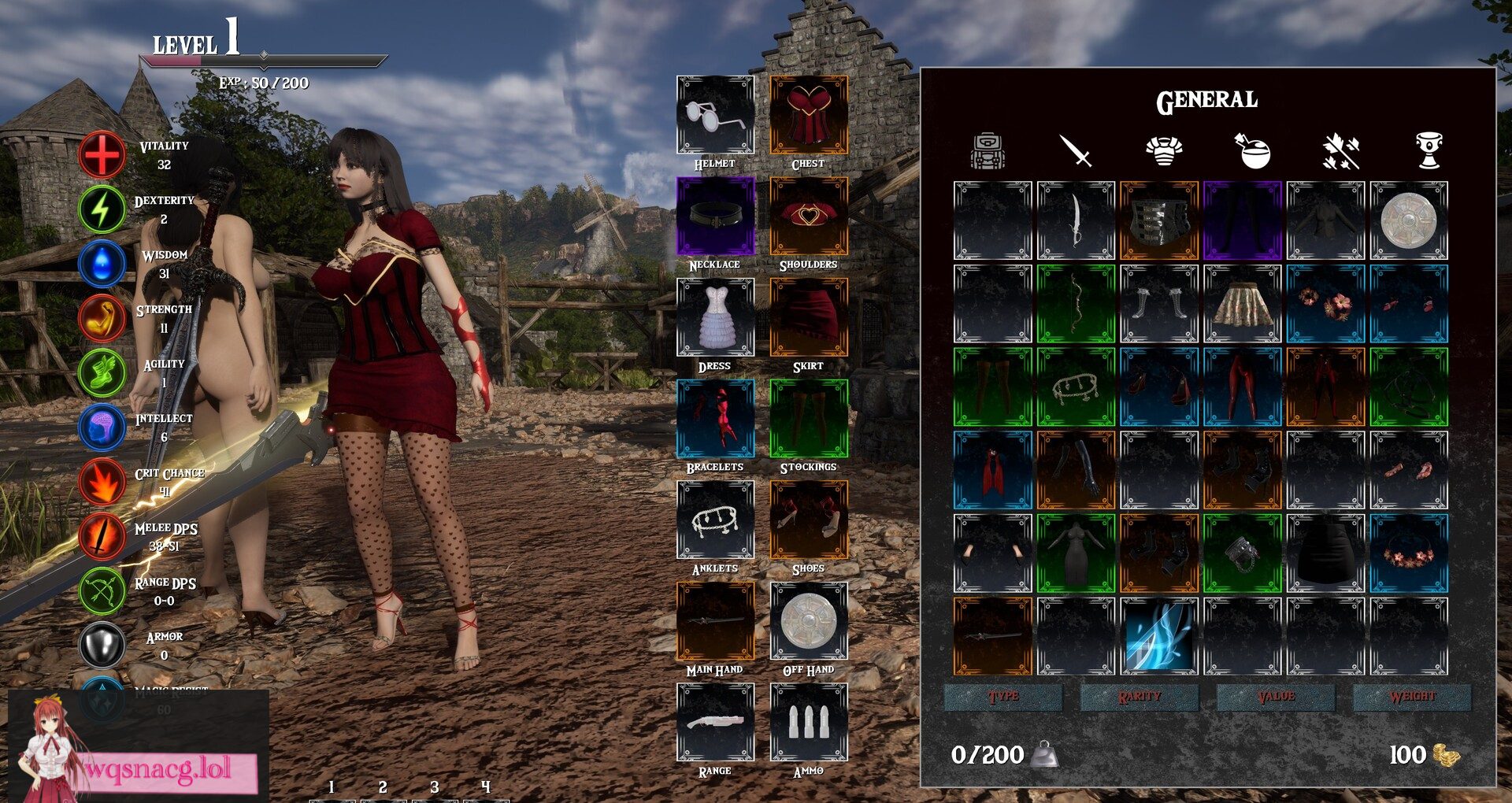Open the Shoulders equipment slot
1512x803 pixels.
click(808, 216)
